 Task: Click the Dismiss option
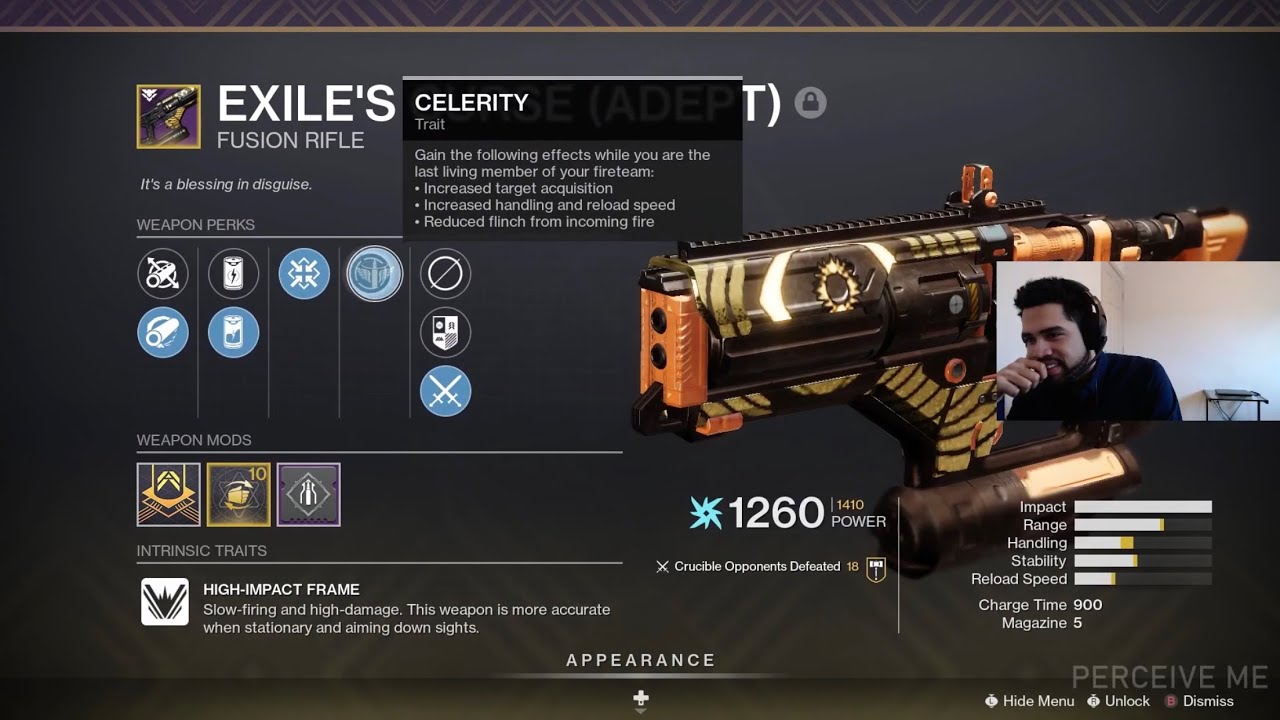1207,701
